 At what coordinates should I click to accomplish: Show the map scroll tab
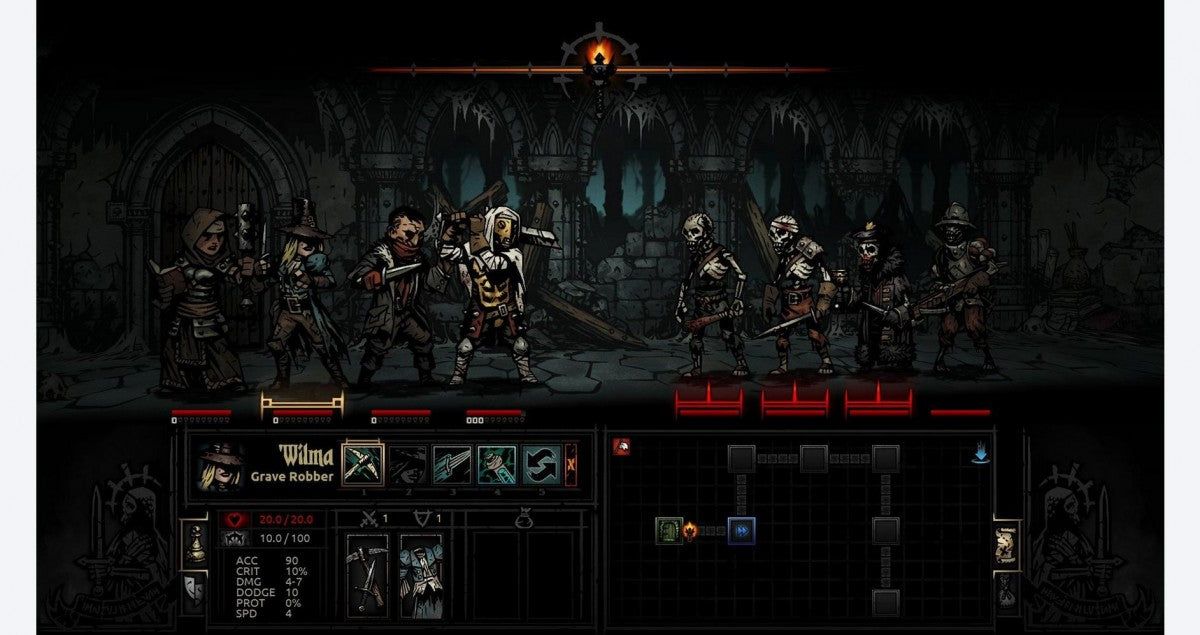click(1005, 543)
